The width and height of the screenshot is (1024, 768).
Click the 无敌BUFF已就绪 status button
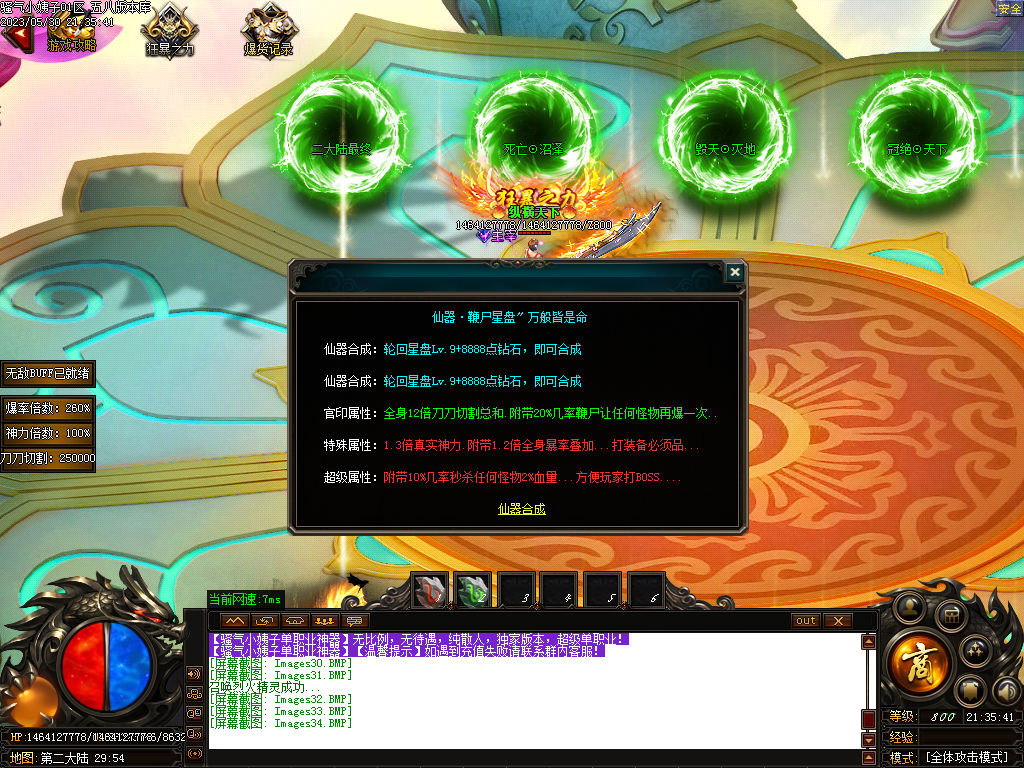point(48,373)
